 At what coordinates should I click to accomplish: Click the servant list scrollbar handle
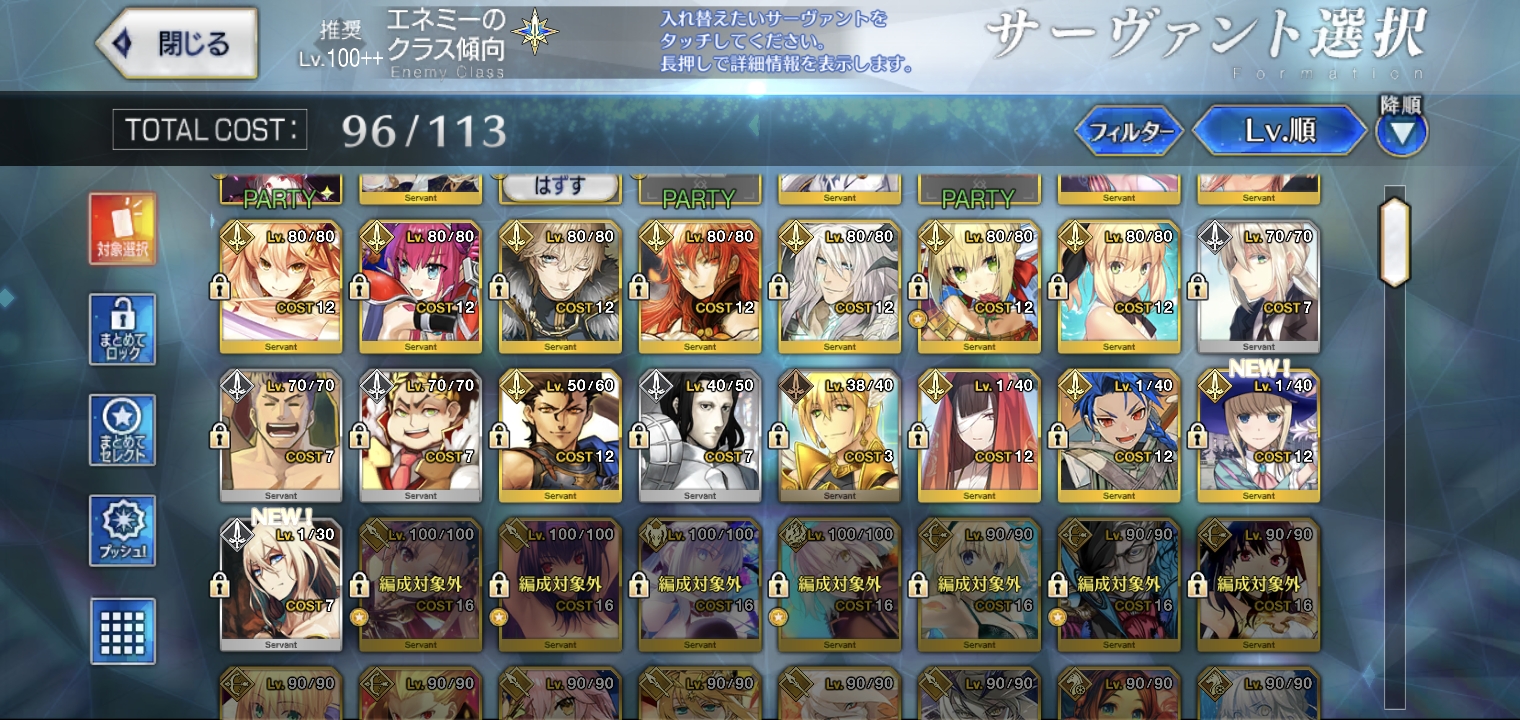coord(1394,243)
